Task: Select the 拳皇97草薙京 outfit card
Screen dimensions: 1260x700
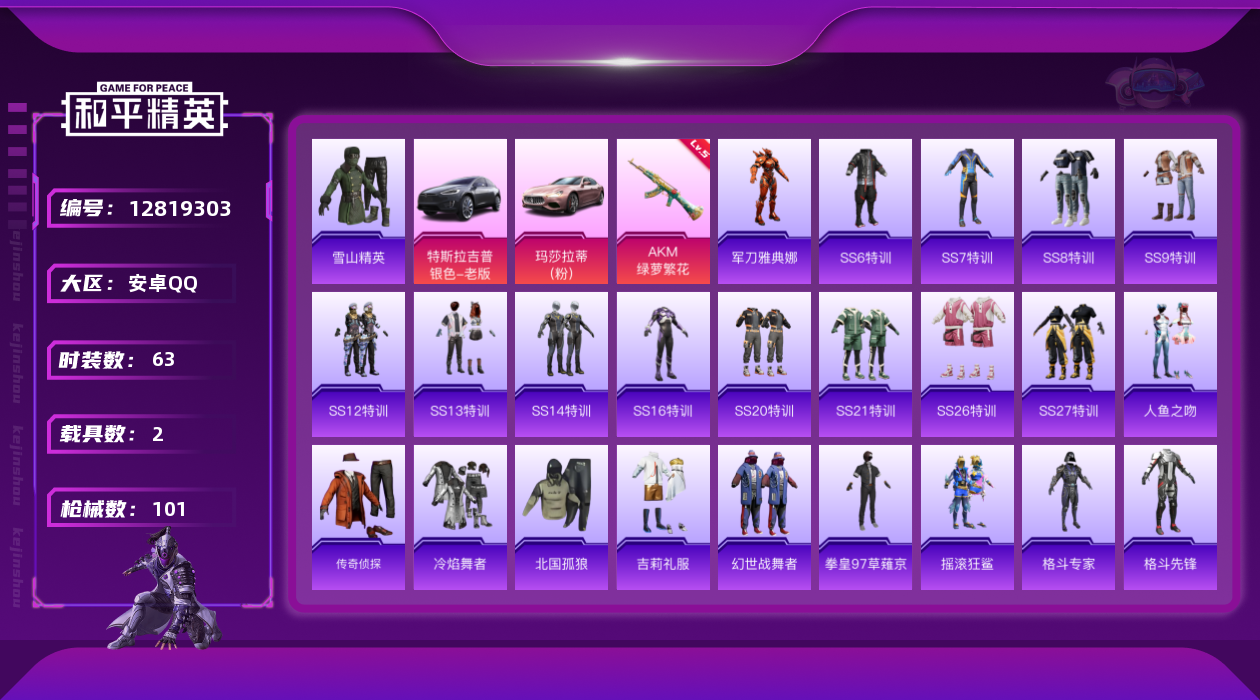Action: pos(865,517)
